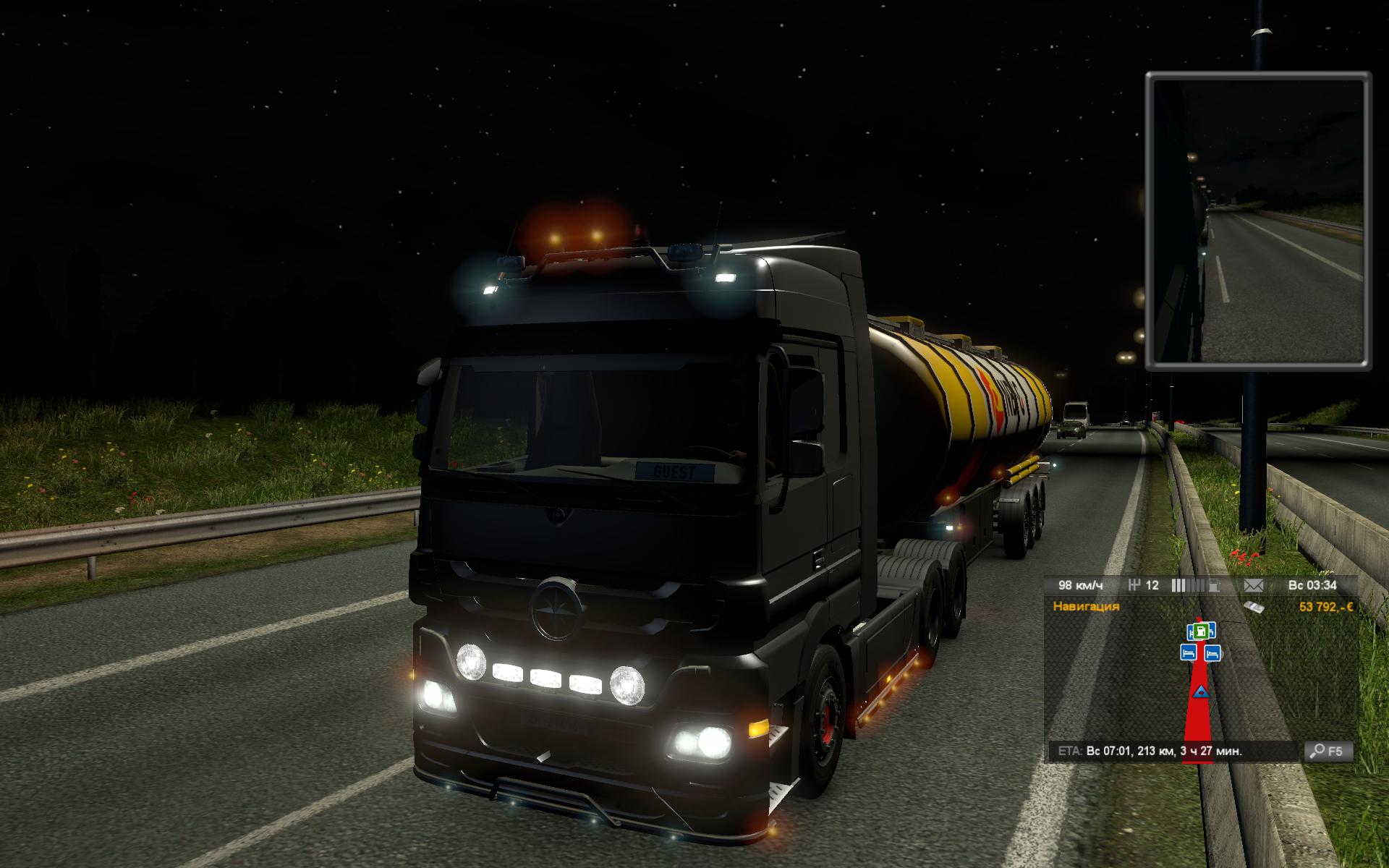Click the side mirror view panel
The height and width of the screenshot is (868, 1389).
click(1258, 221)
